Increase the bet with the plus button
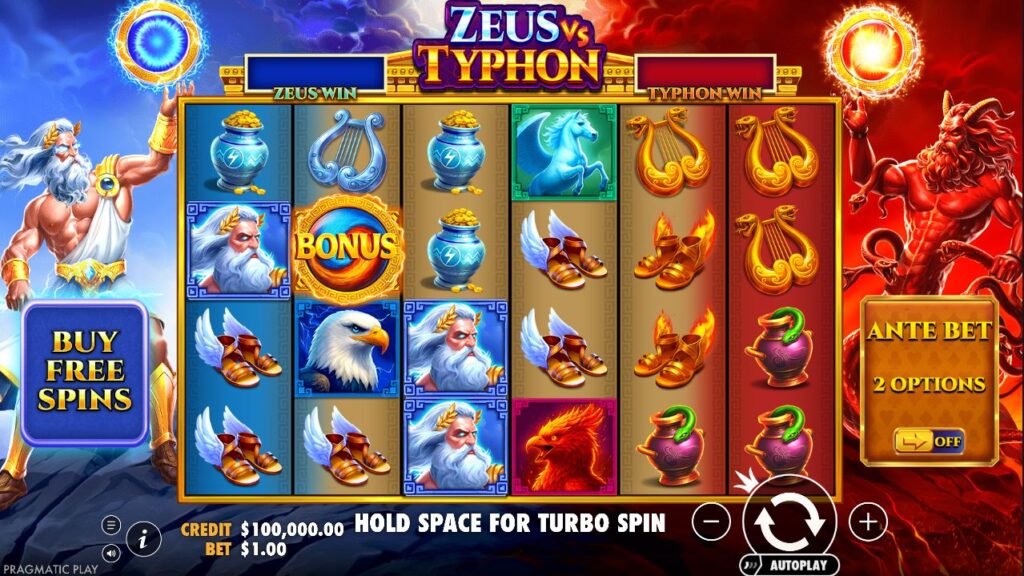This screenshot has height=576, width=1024. [868, 521]
